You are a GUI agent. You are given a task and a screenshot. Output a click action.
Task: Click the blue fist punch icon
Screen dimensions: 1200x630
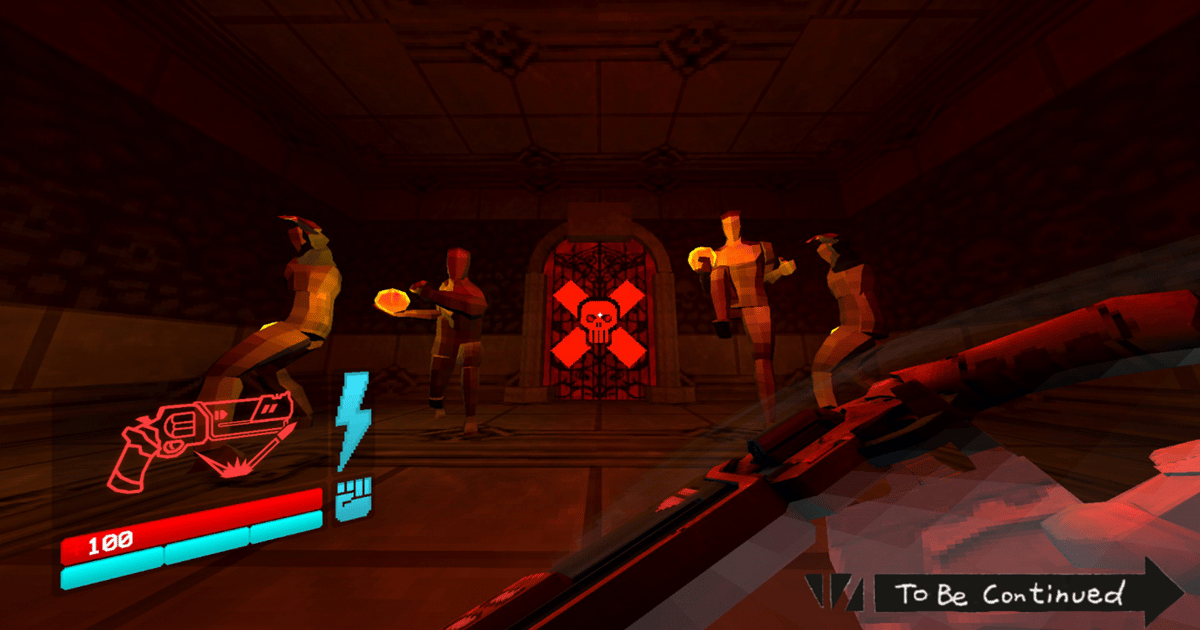tap(352, 499)
